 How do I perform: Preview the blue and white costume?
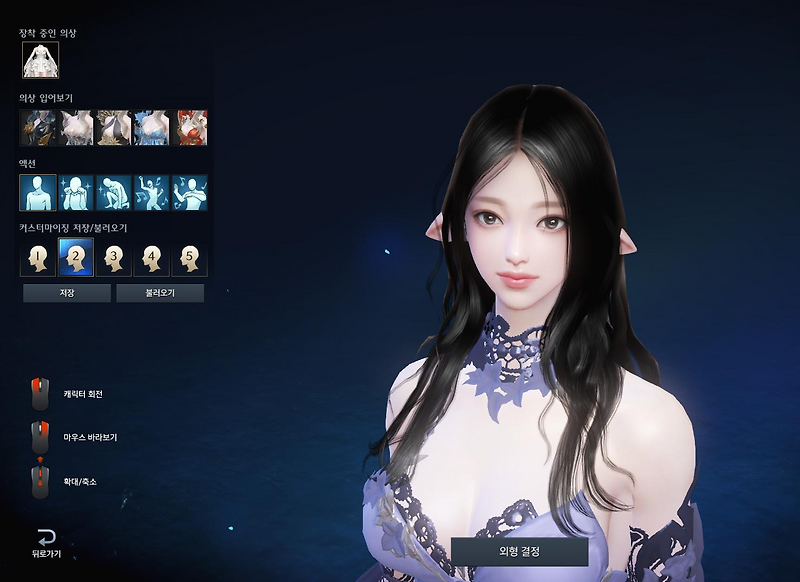pyautogui.click(x=152, y=128)
